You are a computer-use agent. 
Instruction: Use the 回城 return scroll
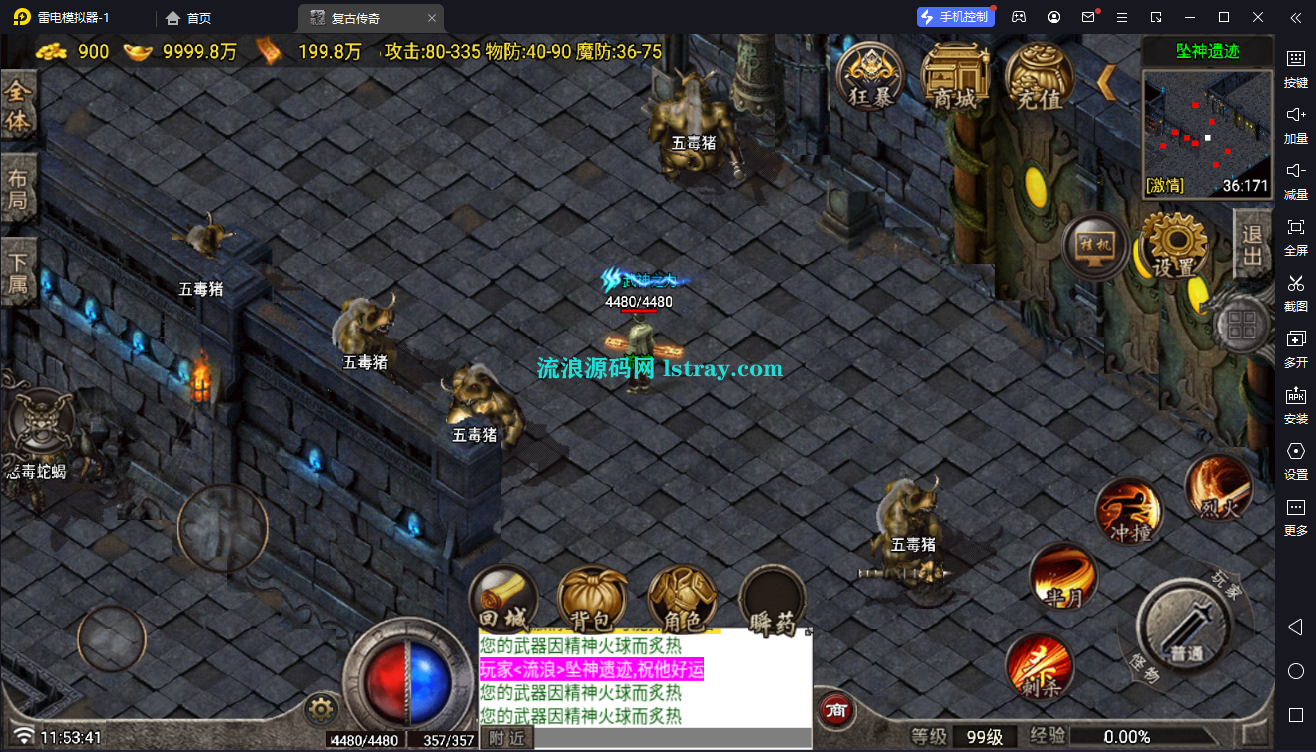[505, 600]
